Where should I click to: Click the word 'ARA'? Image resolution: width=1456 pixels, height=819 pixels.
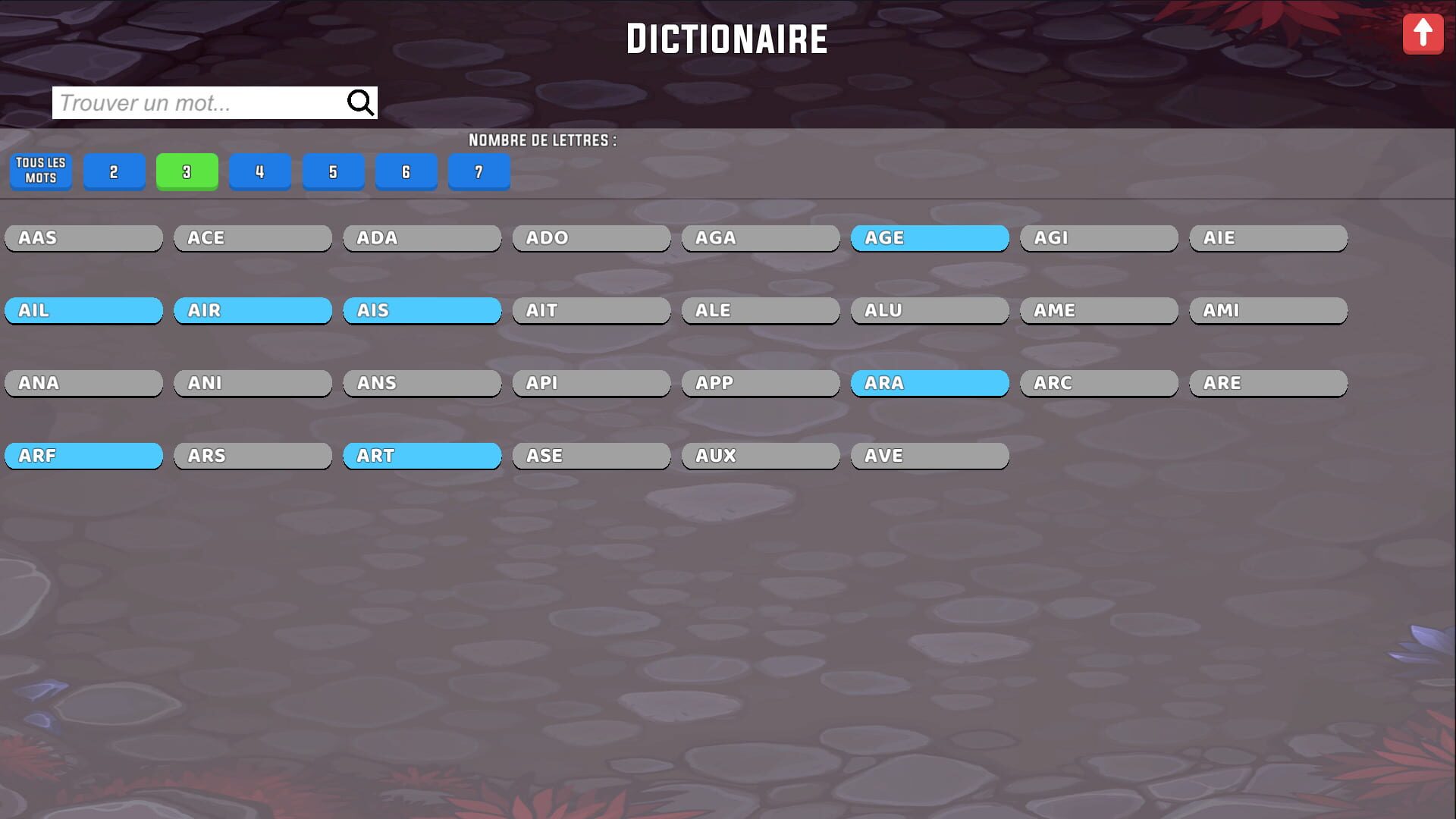[930, 382]
